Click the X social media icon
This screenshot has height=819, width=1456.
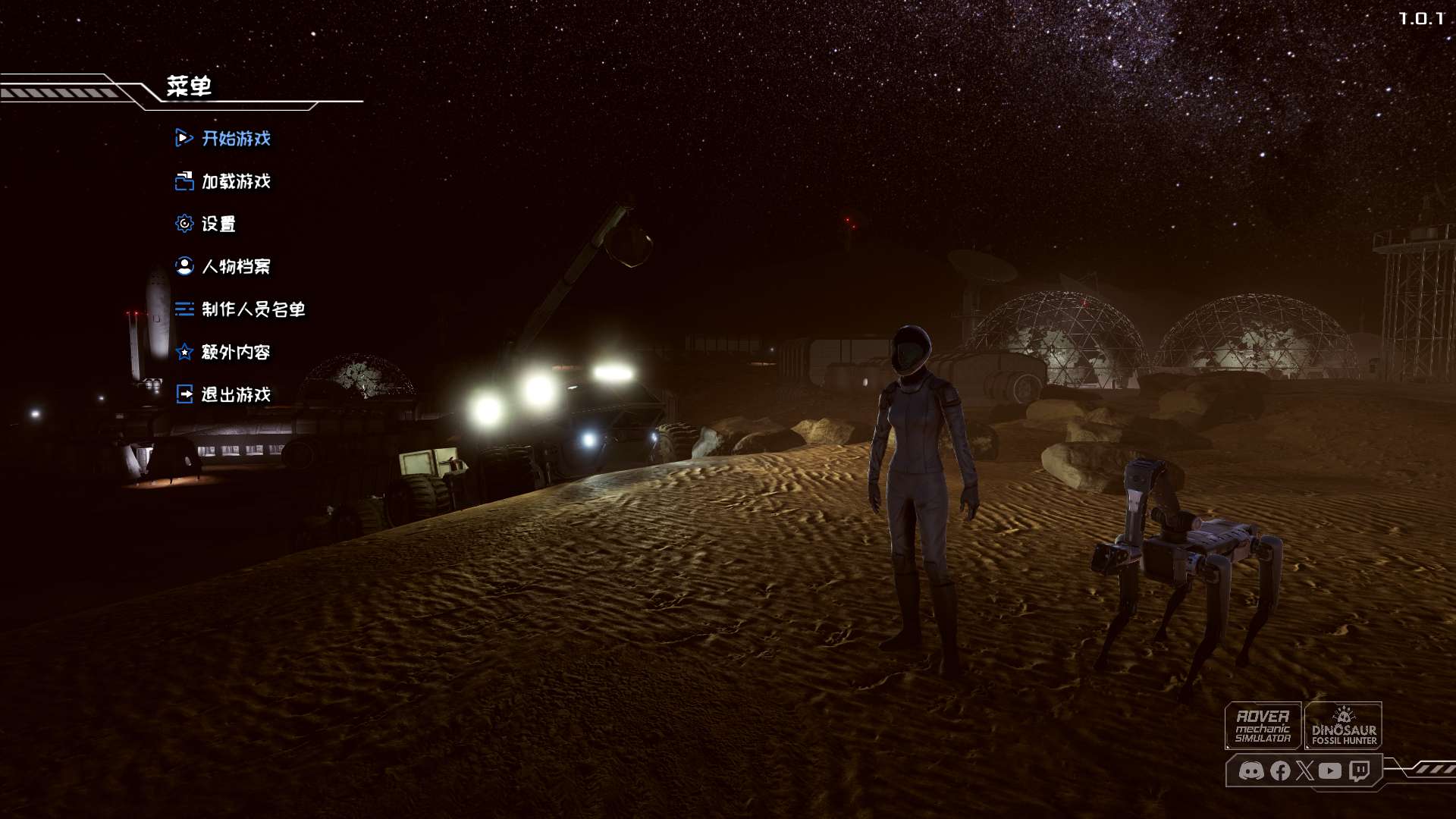pos(1304,771)
